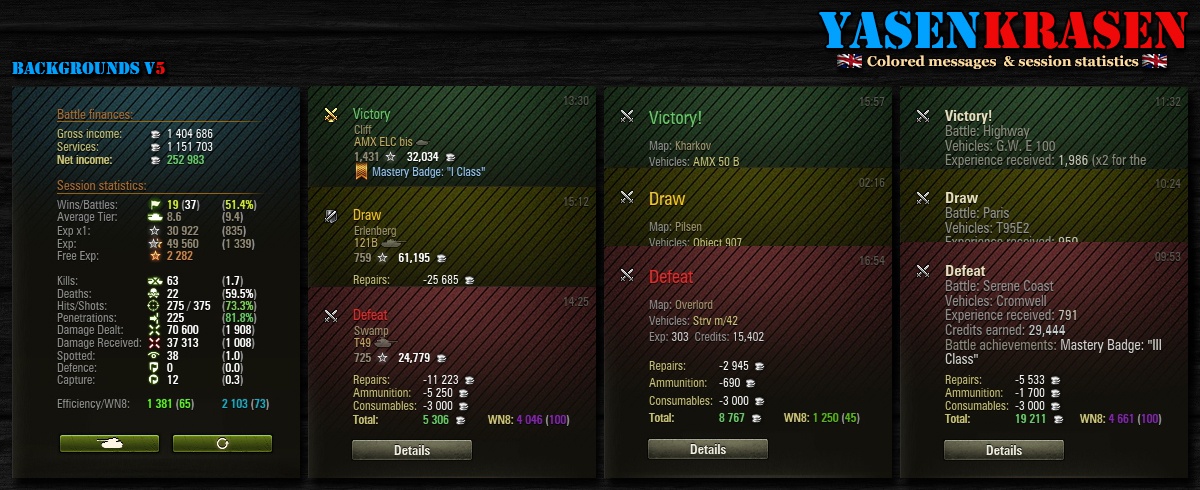Open Details for the T49 Swamp defeat

pos(411,451)
